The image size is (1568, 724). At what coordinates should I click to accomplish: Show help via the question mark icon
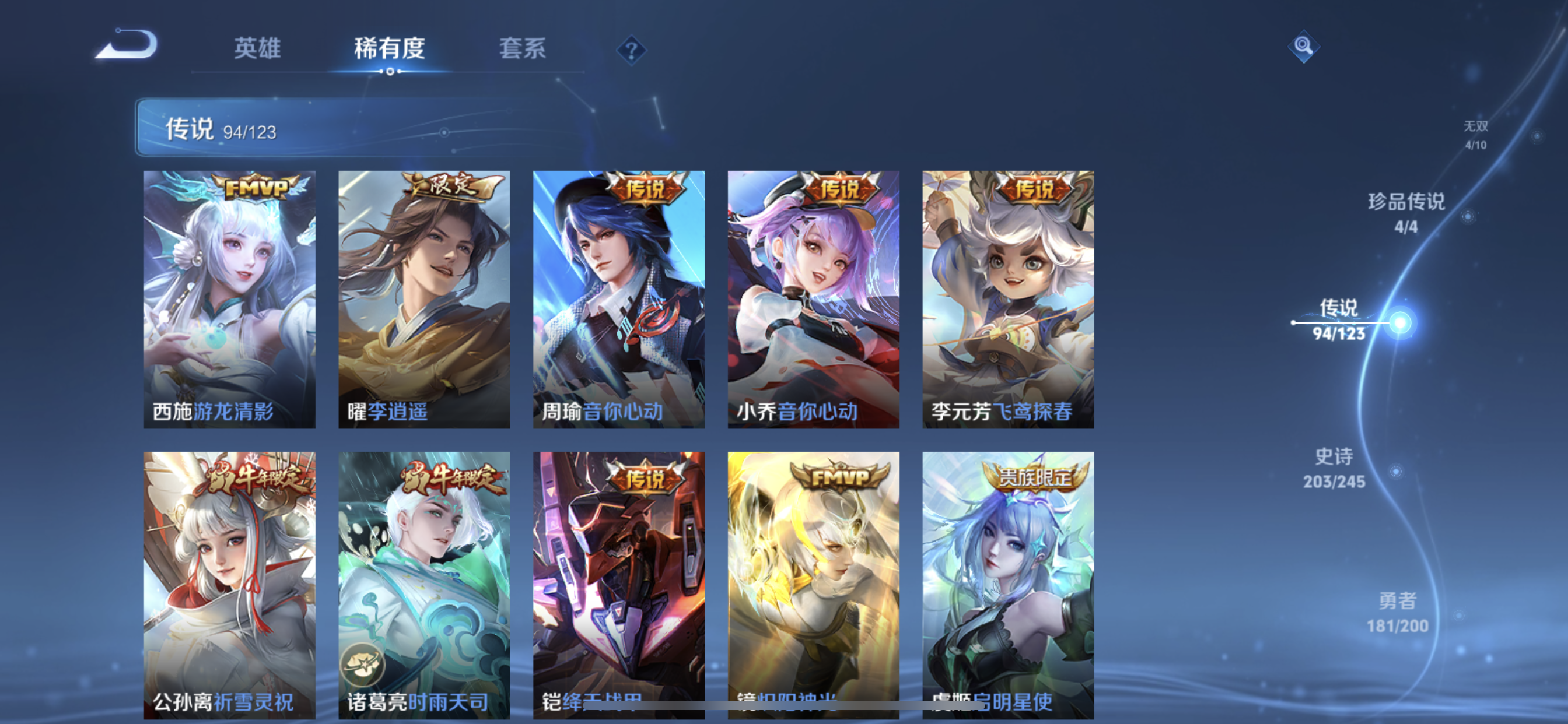pyautogui.click(x=631, y=50)
